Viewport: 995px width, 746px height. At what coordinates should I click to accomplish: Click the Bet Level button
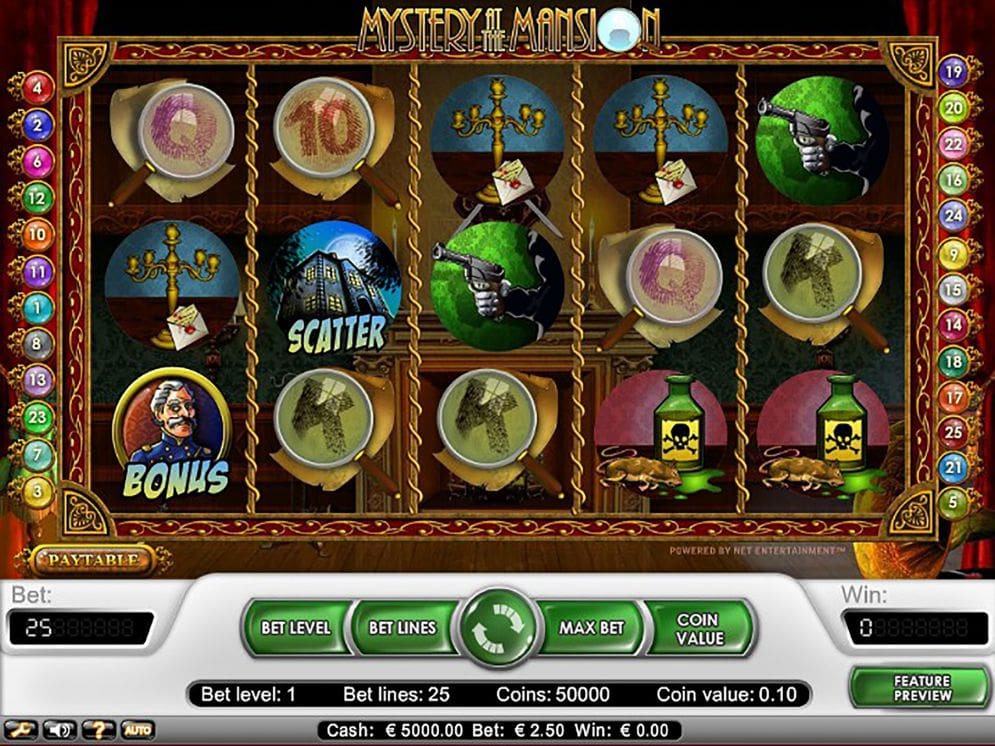tap(296, 628)
